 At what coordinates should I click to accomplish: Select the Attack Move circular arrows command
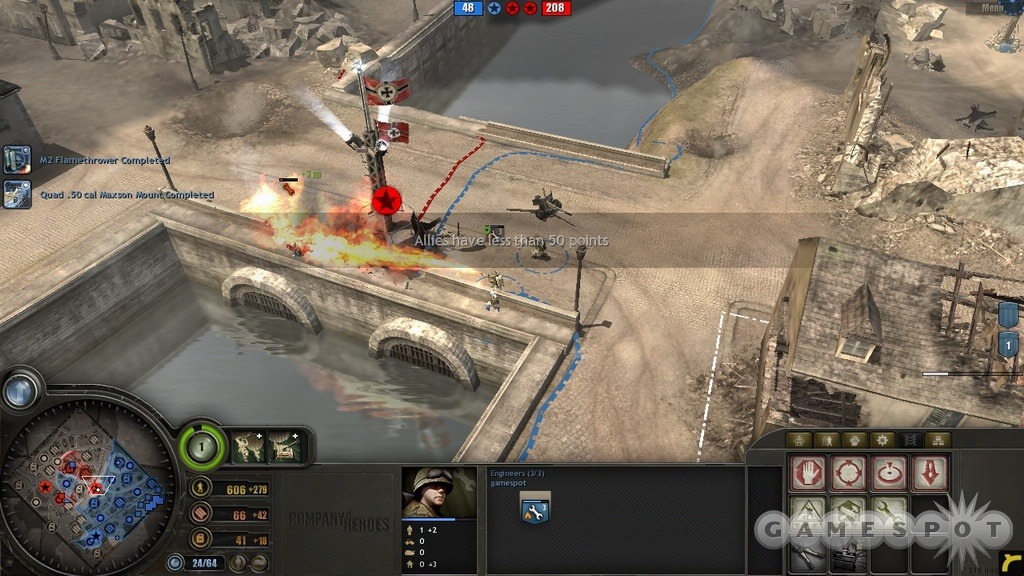point(848,472)
